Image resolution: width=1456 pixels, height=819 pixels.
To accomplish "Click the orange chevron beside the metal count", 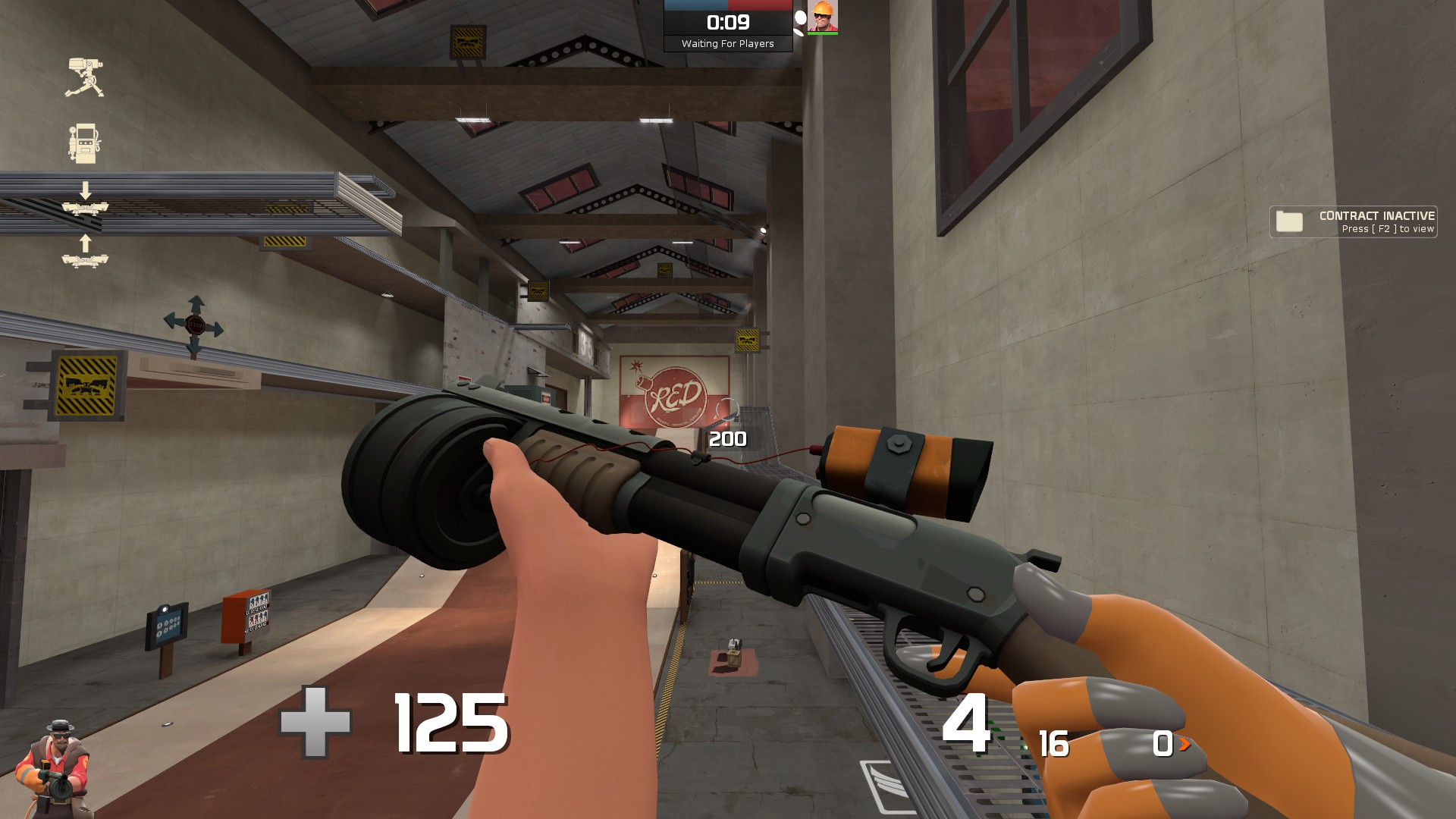I will click(x=1185, y=745).
